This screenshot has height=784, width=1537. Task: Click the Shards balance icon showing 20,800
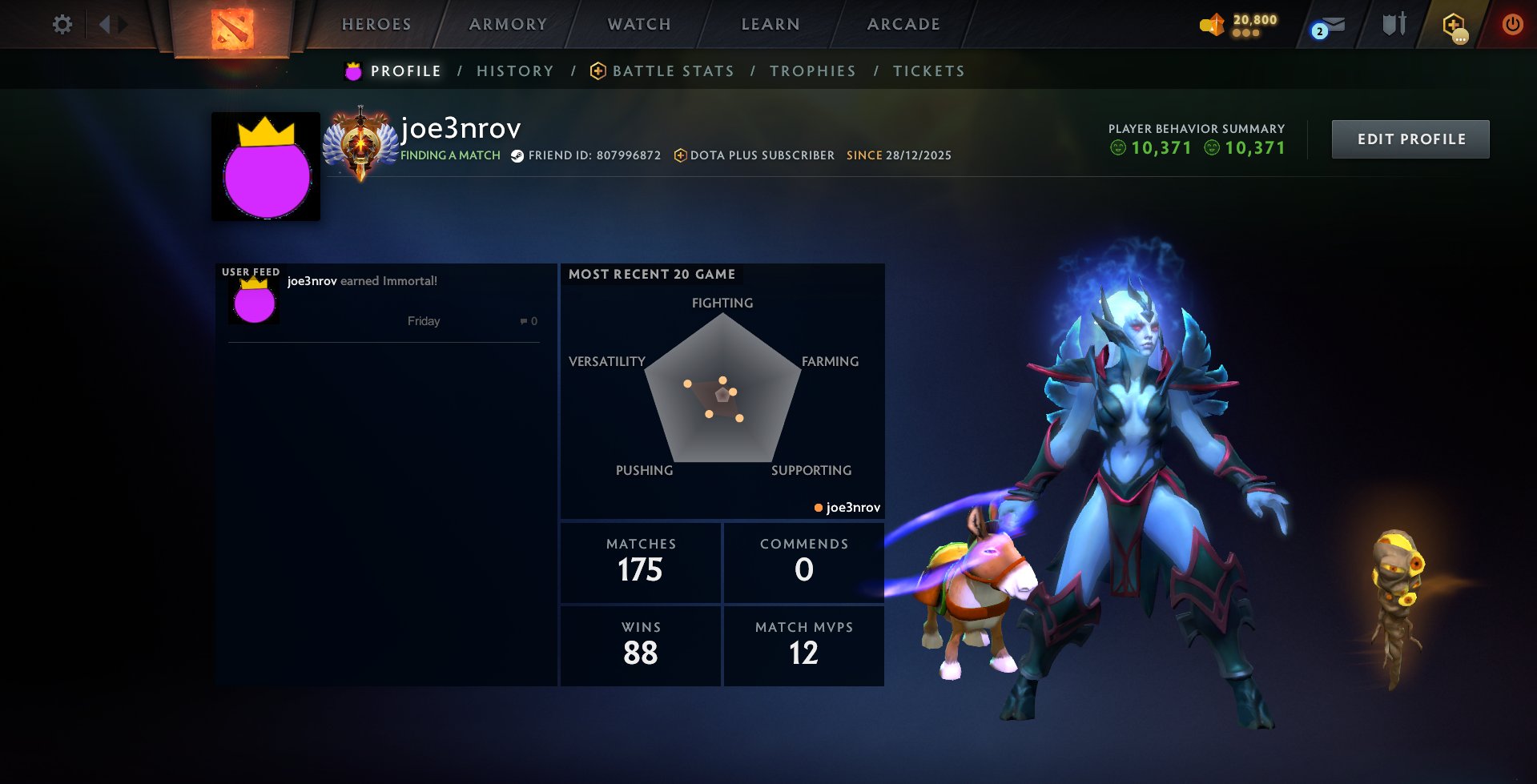[1210, 24]
